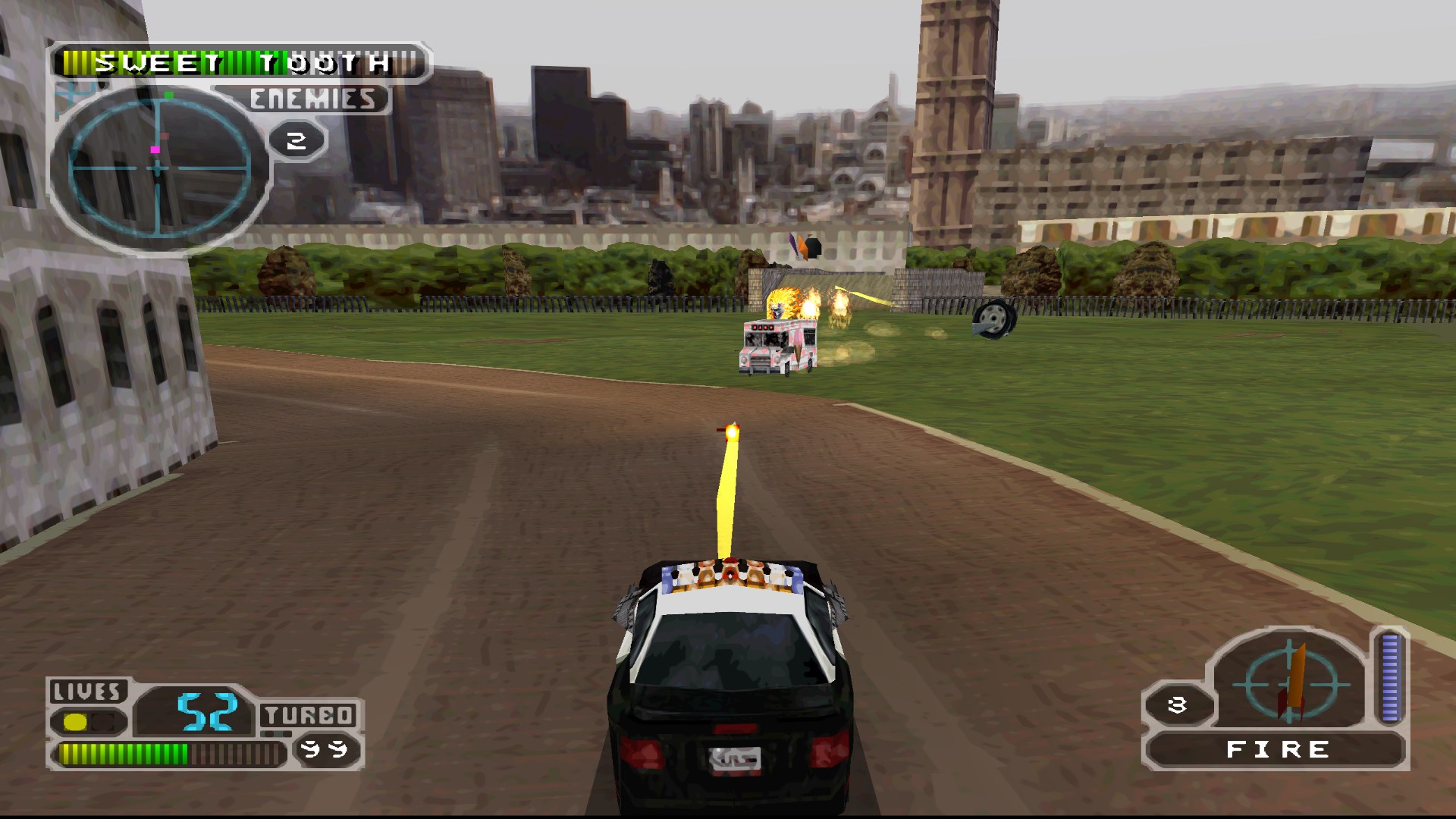1456x819 pixels.
Task: Open the radar compass display
Action: click(155, 169)
